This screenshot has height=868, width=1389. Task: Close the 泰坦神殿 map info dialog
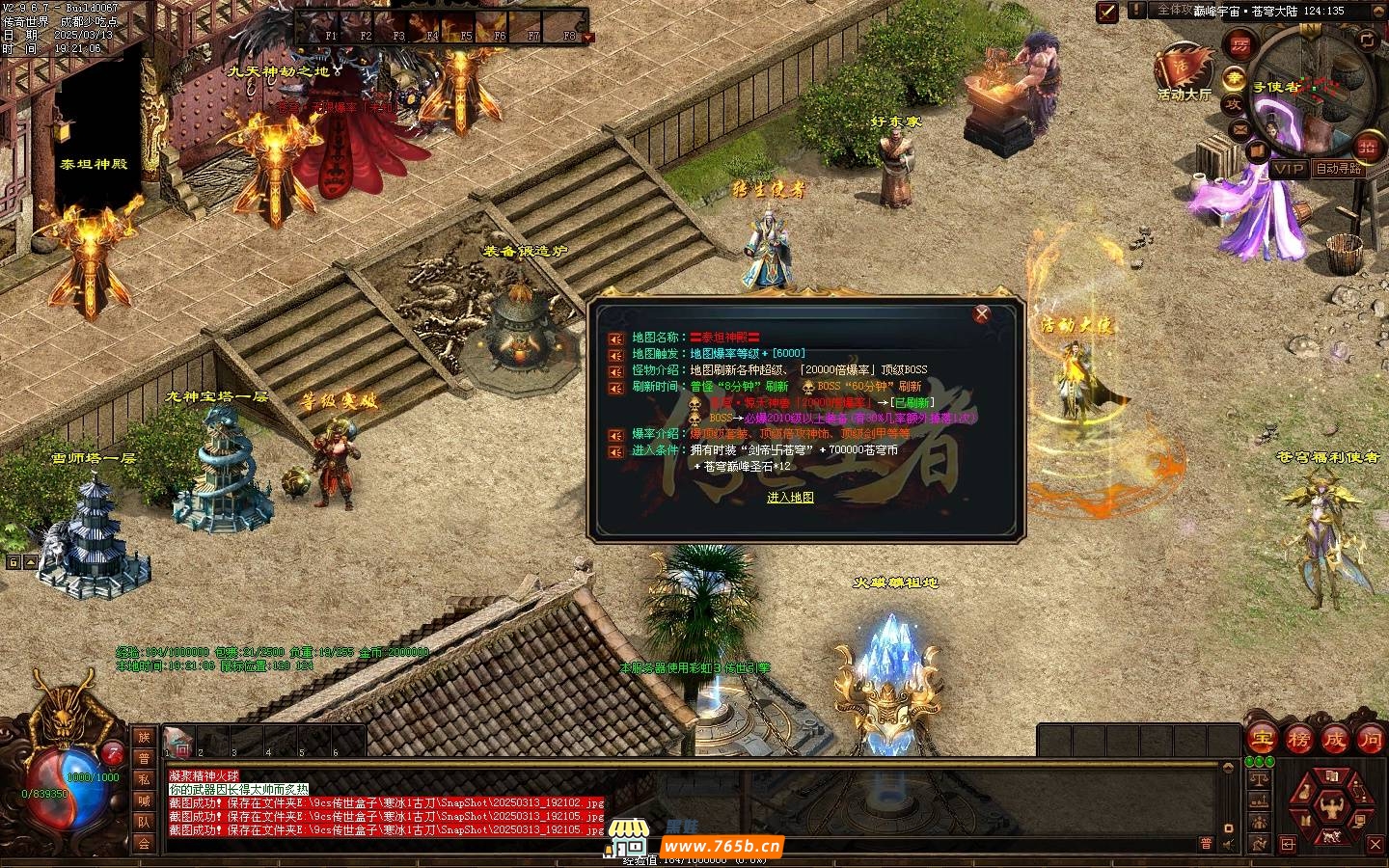982,313
